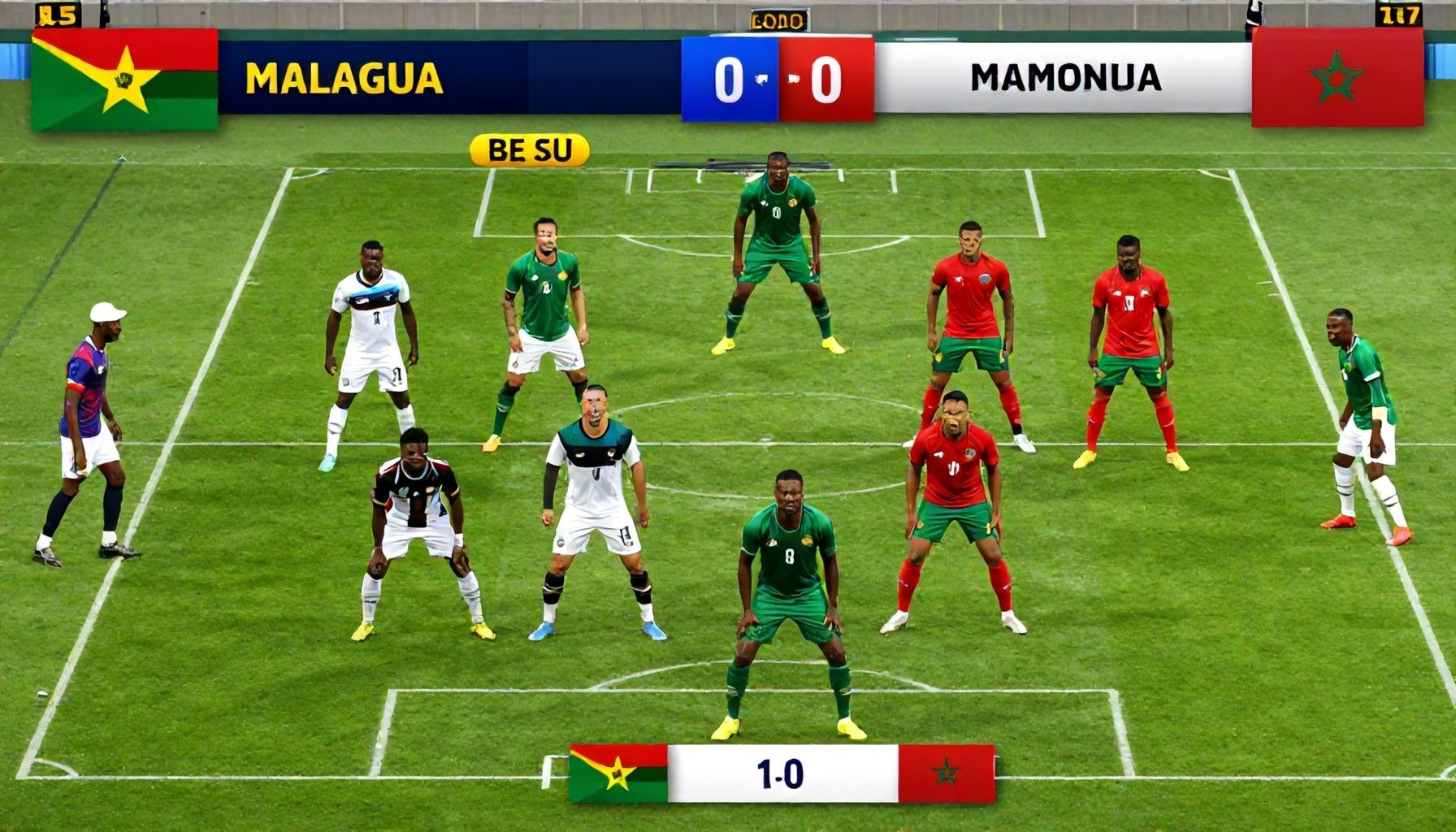Click the yellow BE SU button

(529, 150)
